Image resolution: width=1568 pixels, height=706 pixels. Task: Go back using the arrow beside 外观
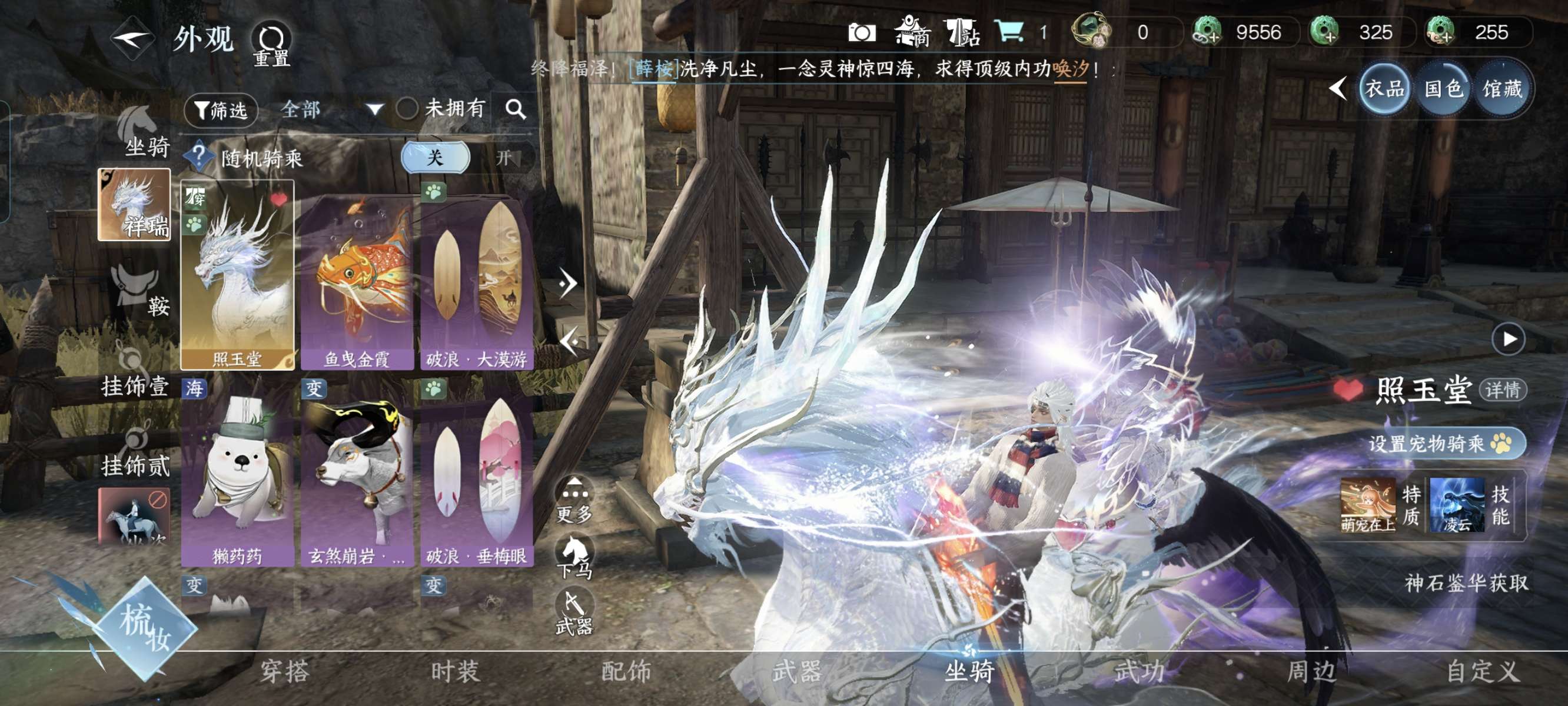132,39
